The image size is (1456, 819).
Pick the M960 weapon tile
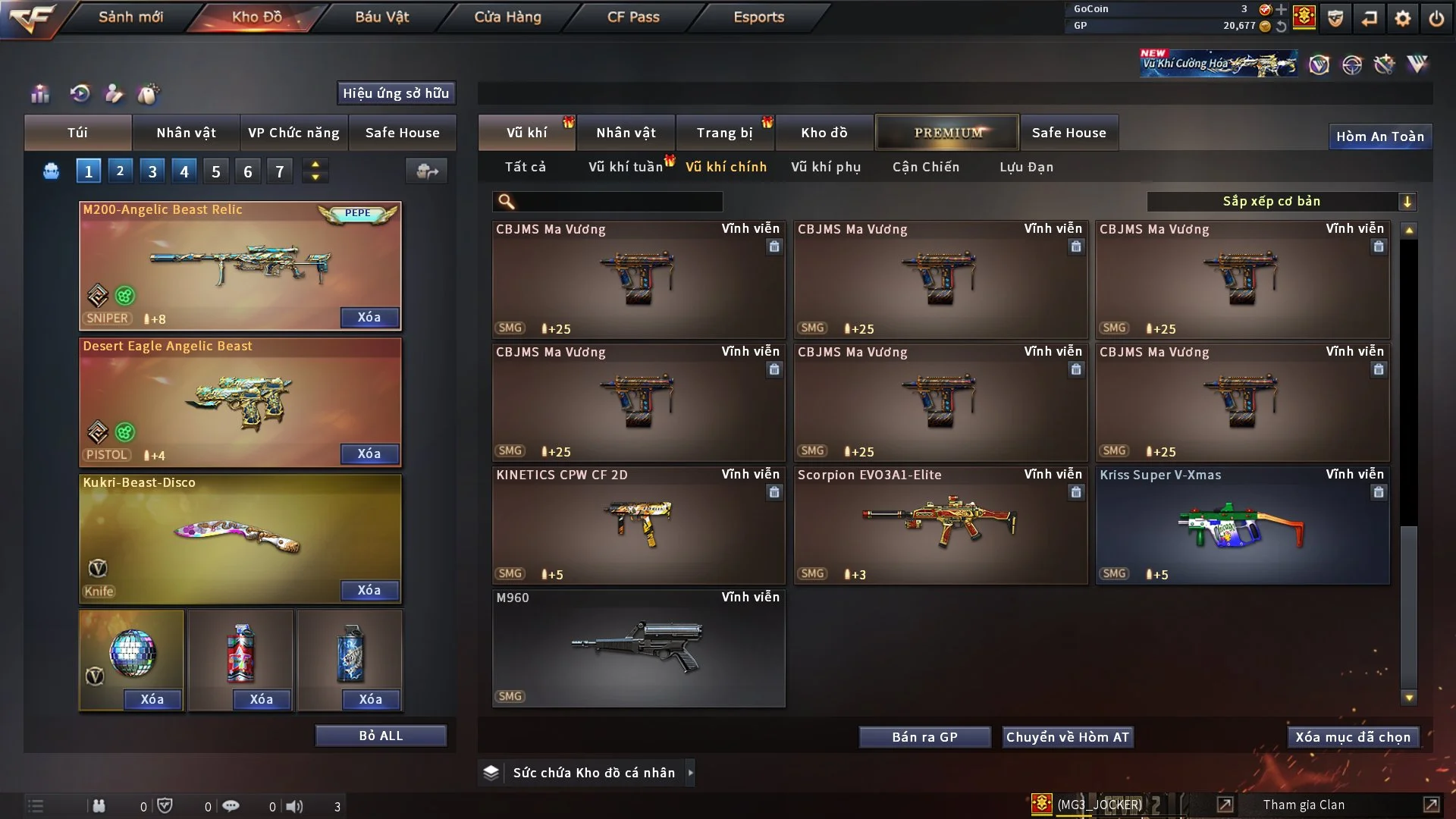coord(639,648)
